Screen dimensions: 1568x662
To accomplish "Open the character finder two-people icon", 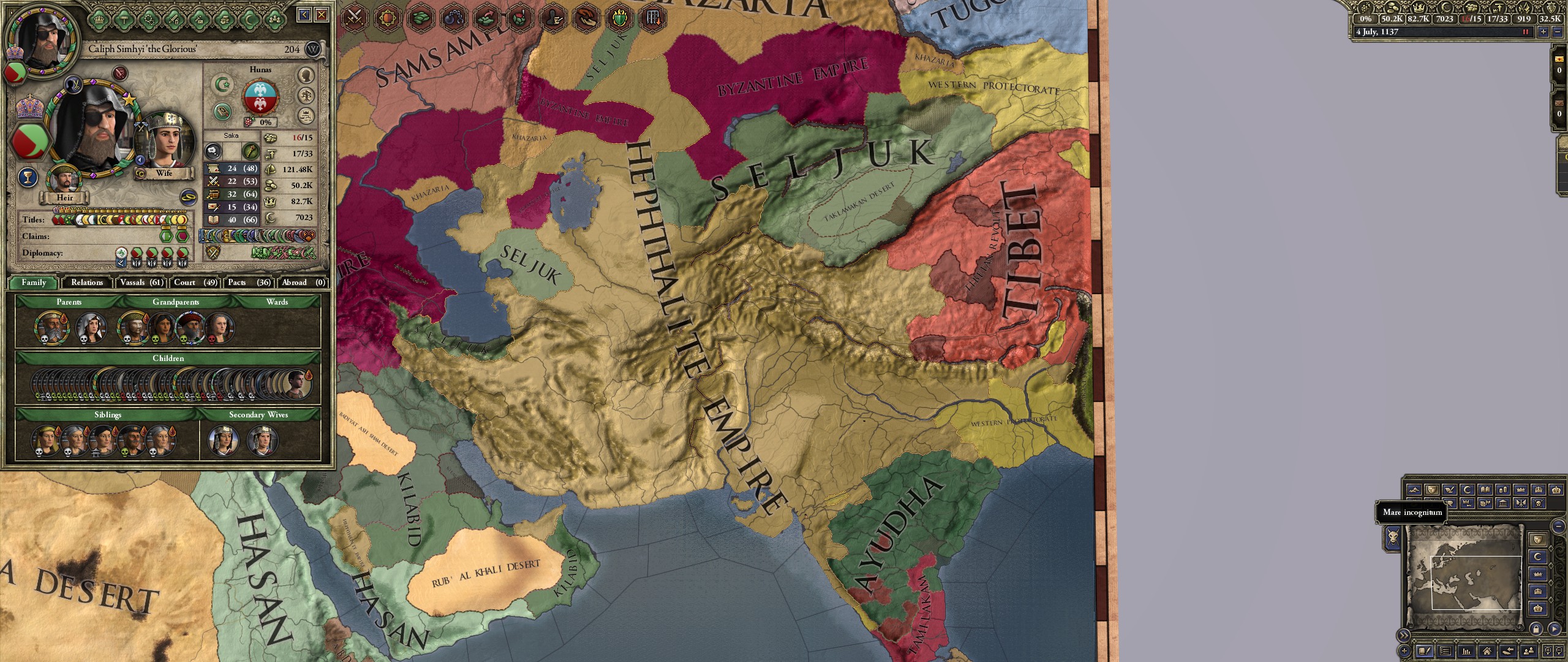I will tap(1529, 652).
